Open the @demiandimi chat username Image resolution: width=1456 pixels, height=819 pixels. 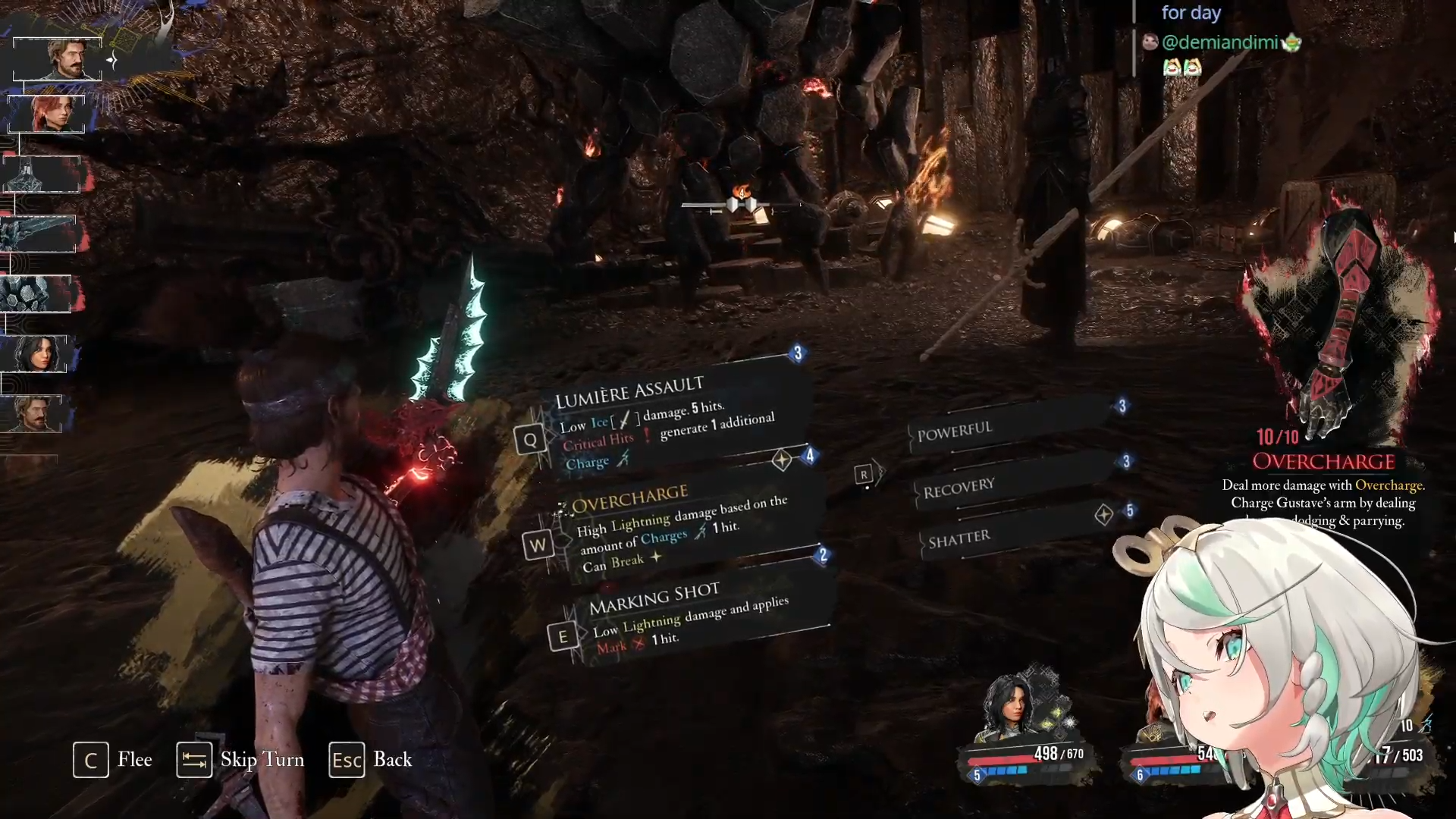1219,42
